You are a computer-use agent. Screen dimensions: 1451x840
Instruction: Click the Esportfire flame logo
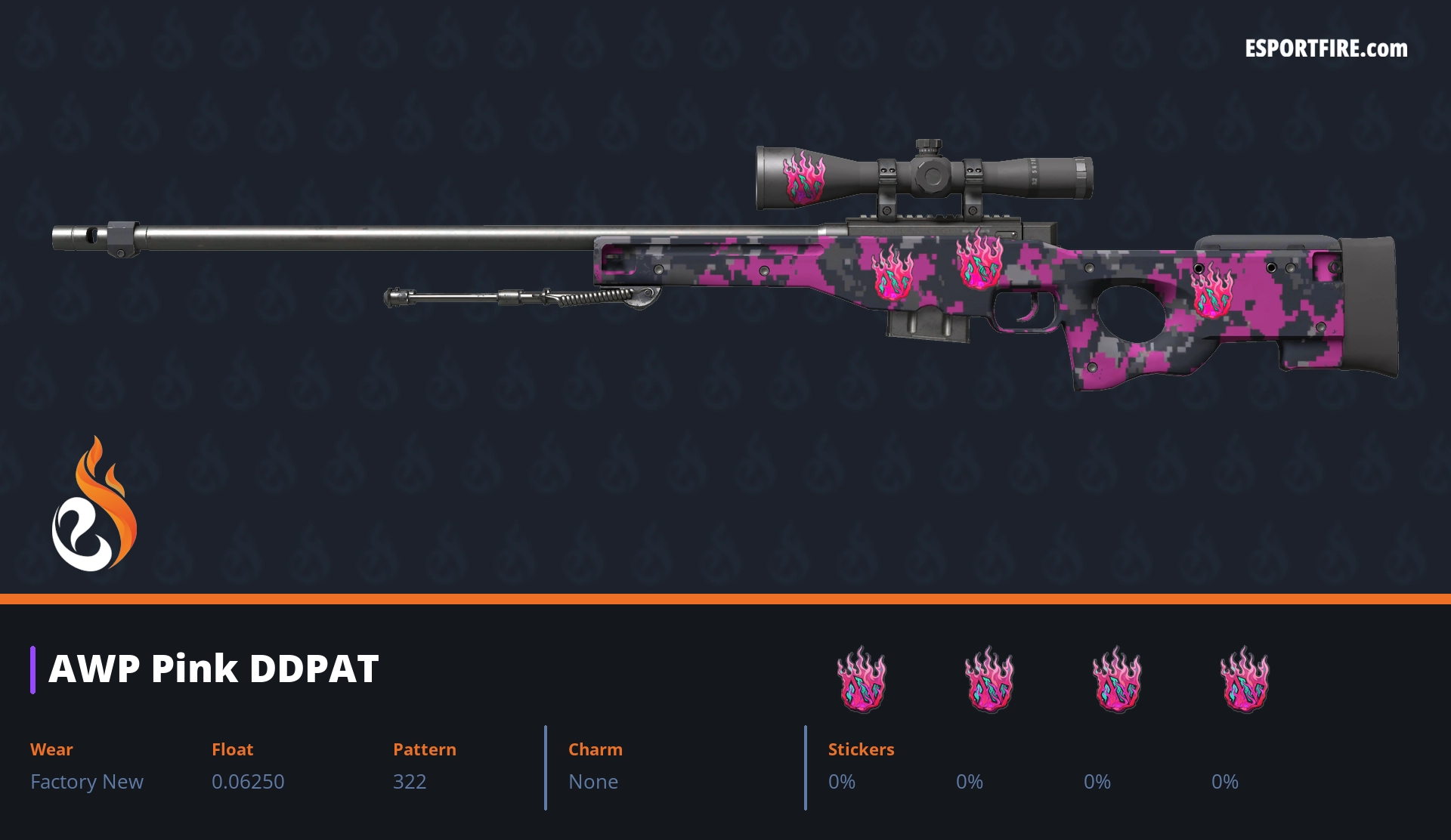tap(94, 505)
